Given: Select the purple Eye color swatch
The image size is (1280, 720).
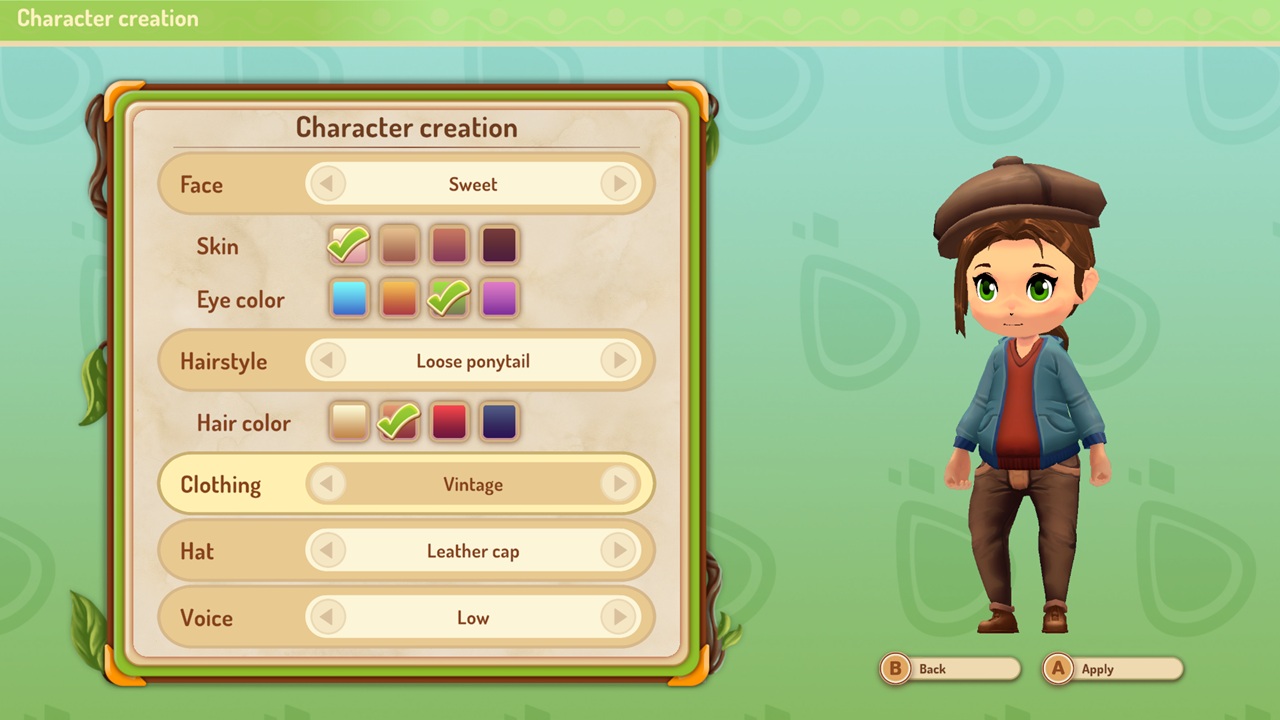Looking at the screenshot, I should (x=498, y=299).
